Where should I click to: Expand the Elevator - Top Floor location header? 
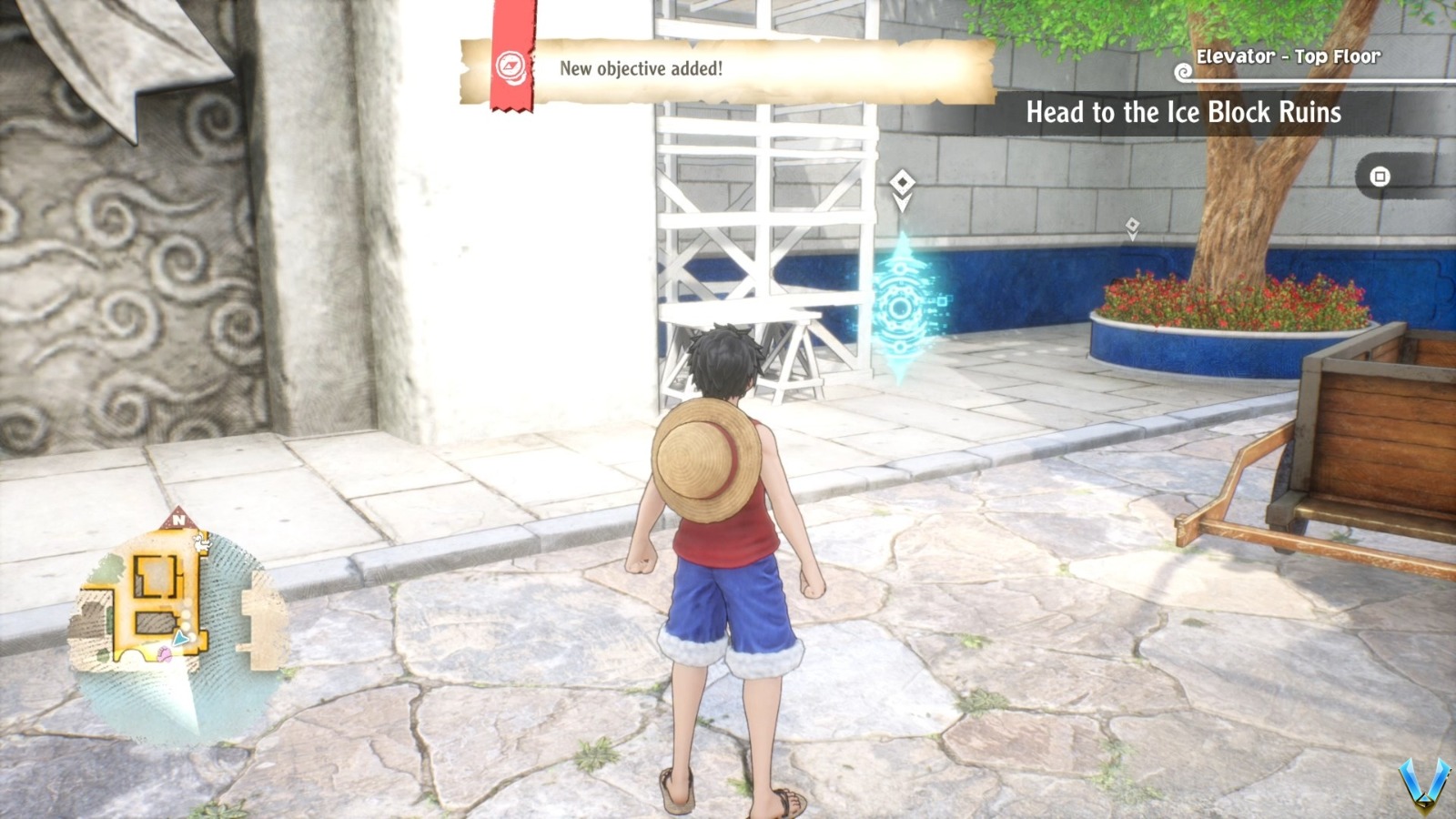point(1289,56)
